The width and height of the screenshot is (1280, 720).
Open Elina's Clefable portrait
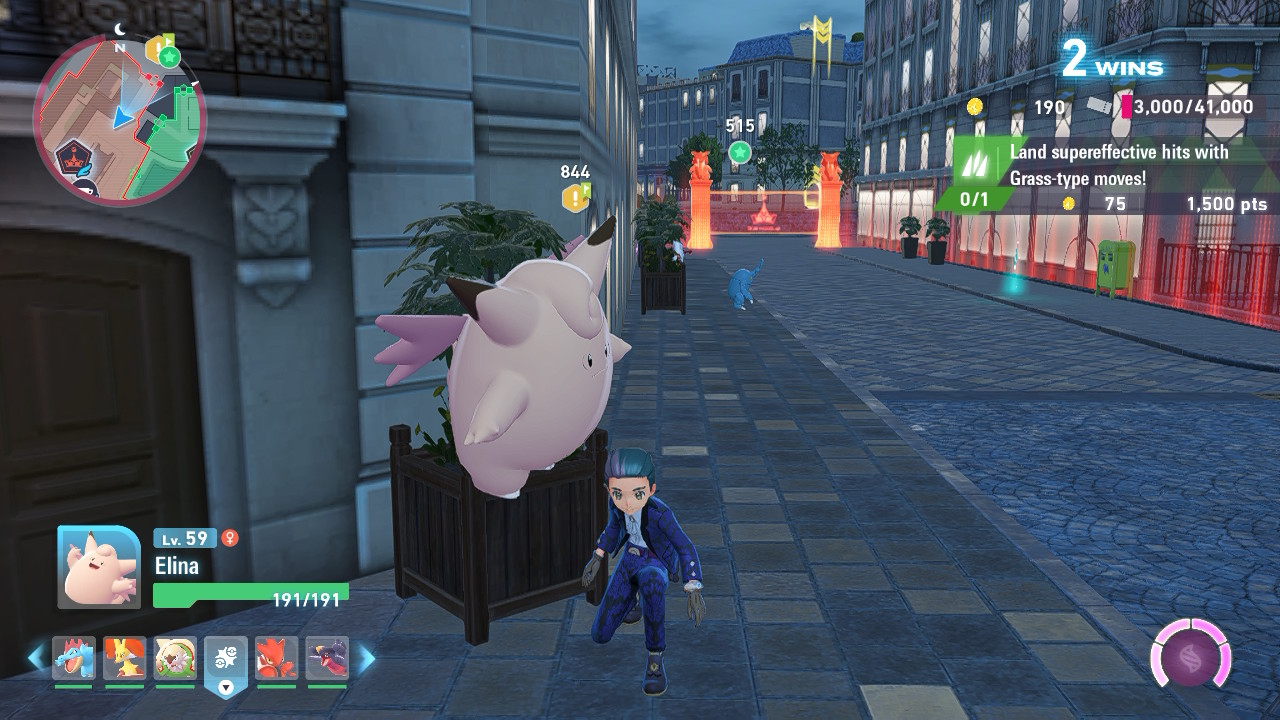99,567
